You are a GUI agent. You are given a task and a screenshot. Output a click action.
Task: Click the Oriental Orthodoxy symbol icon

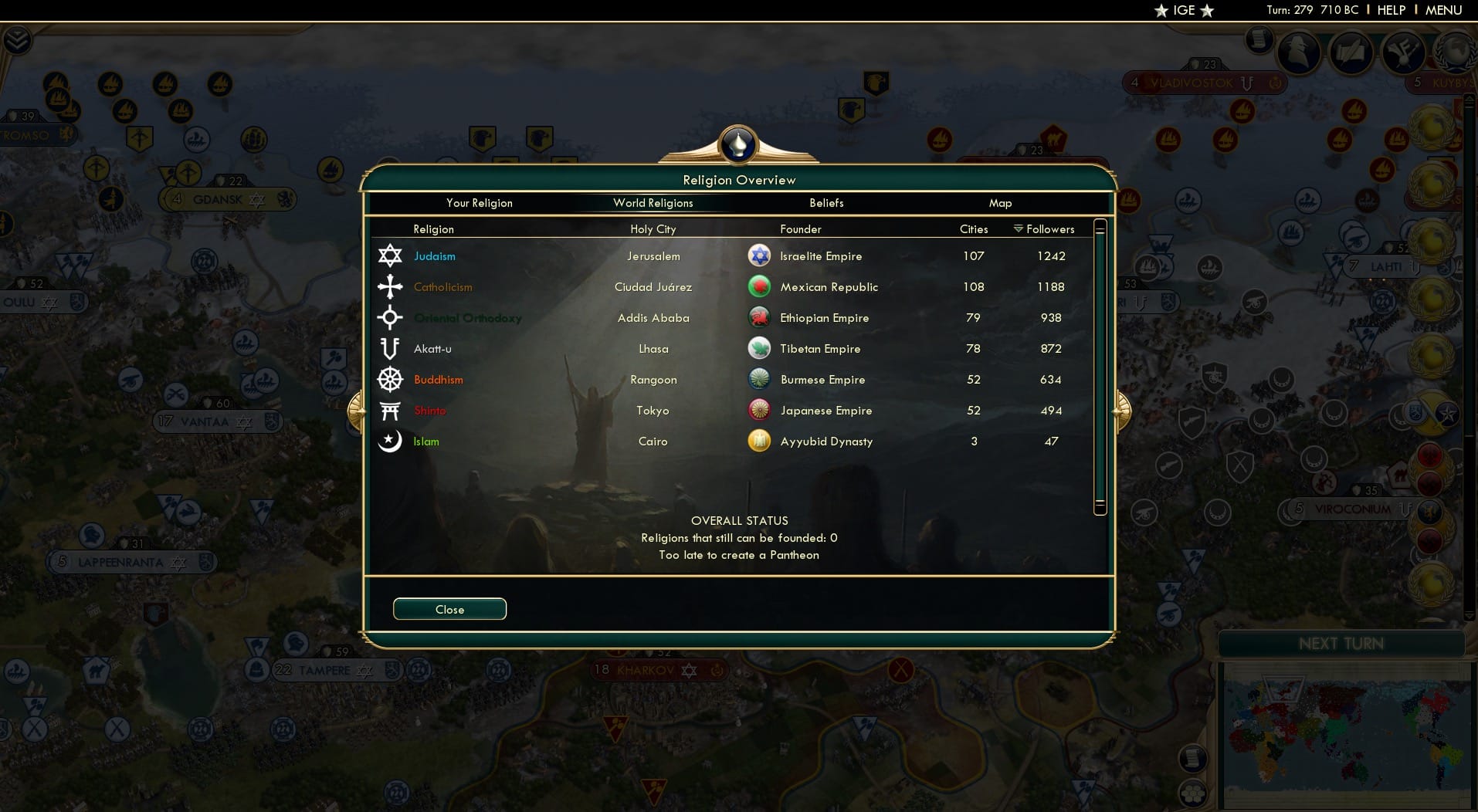pyautogui.click(x=391, y=317)
